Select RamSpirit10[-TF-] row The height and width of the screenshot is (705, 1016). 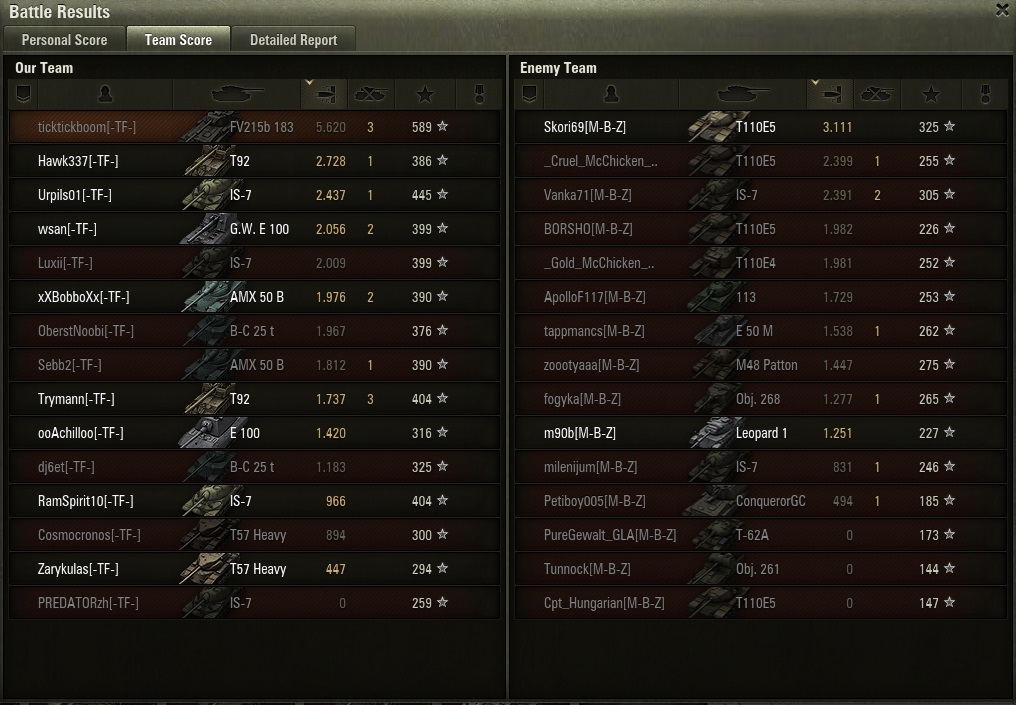click(85, 501)
